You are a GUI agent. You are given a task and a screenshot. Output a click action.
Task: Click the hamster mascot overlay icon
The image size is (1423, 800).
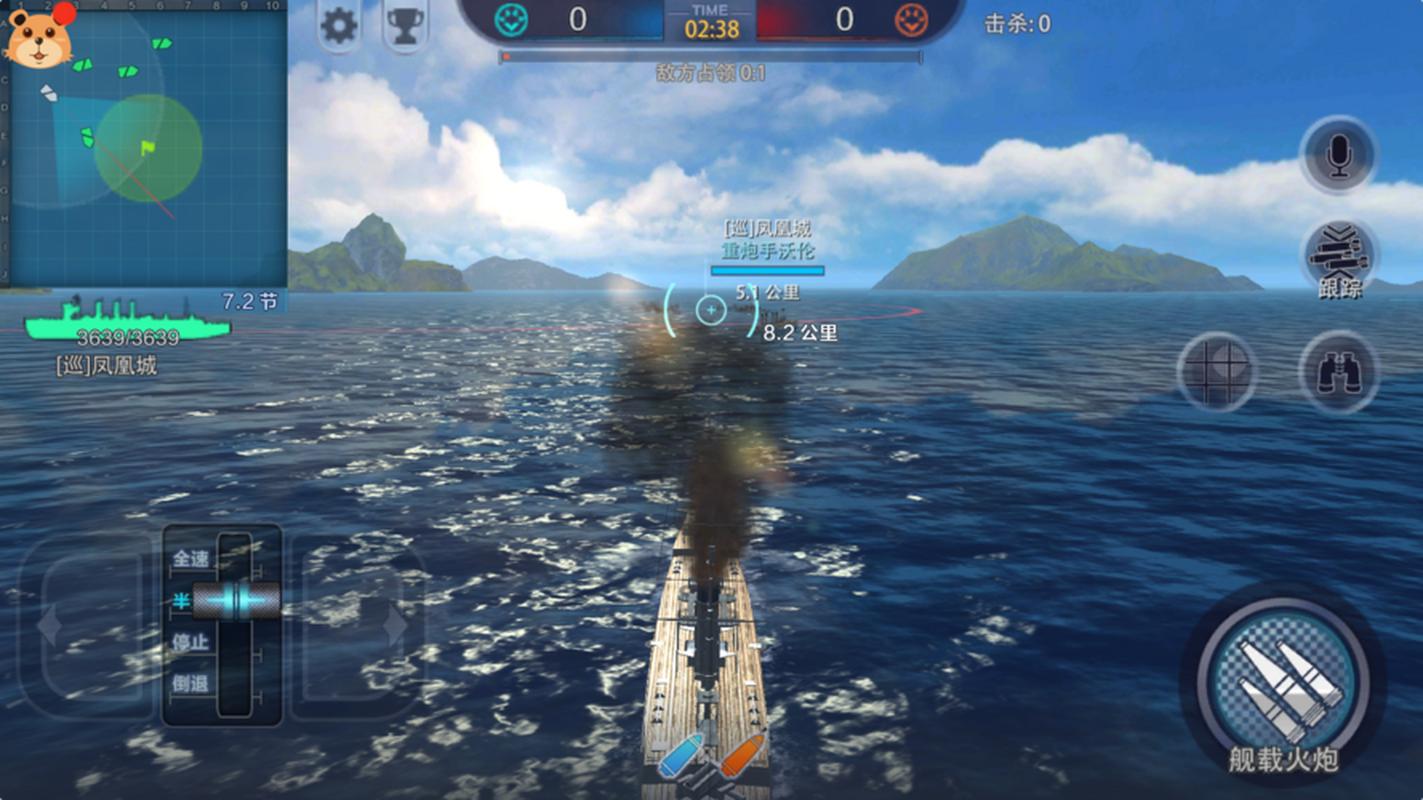(39, 37)
